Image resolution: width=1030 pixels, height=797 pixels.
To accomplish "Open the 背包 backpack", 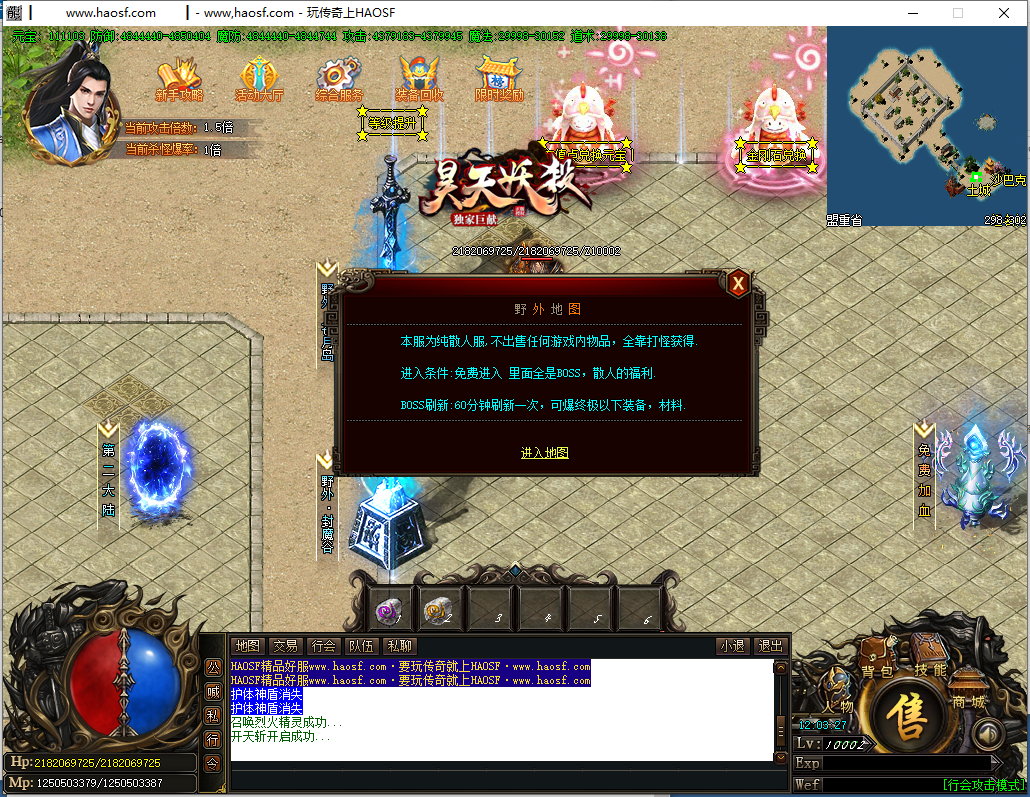I will (877, 660).
